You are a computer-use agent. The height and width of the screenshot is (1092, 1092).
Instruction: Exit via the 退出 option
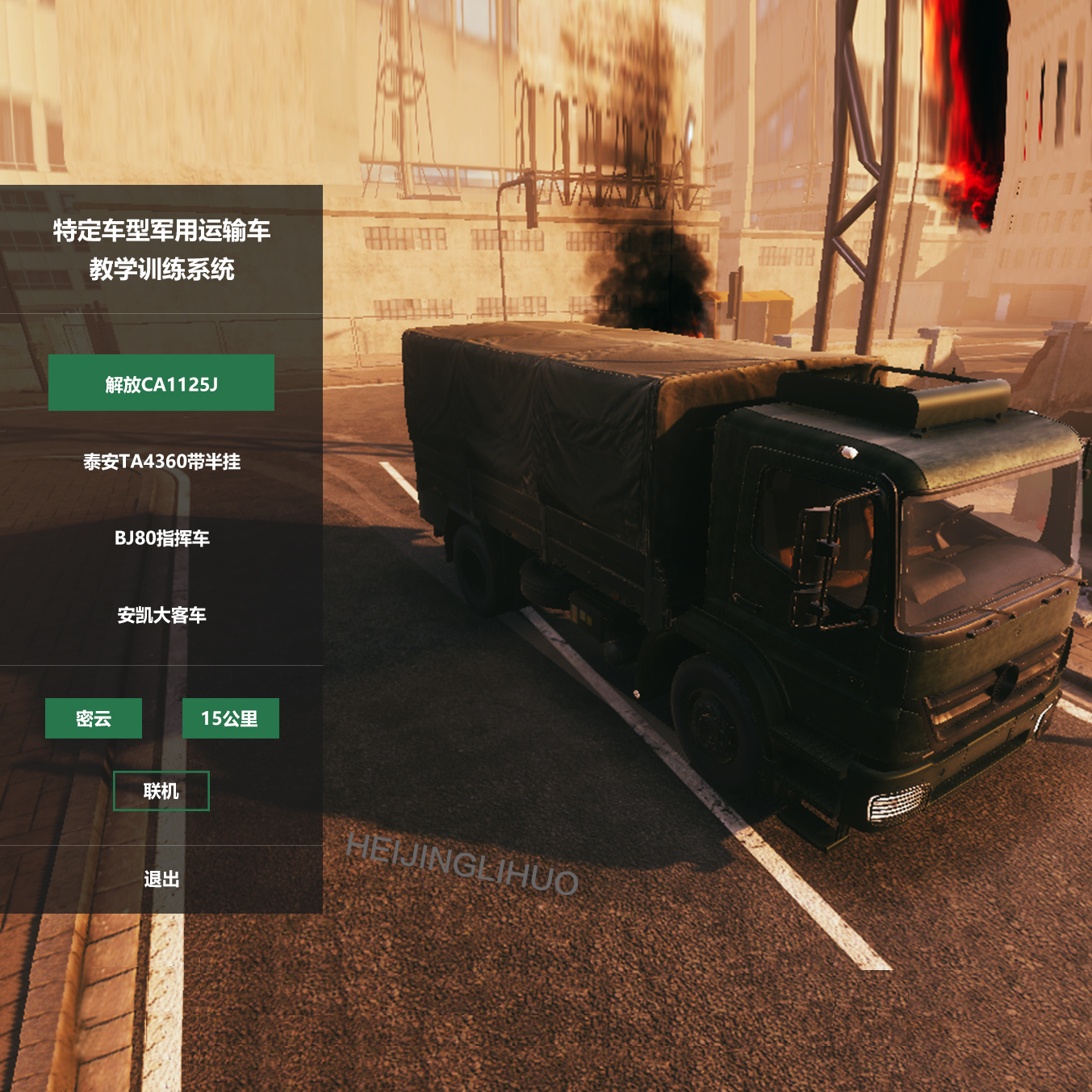[161, 879]
